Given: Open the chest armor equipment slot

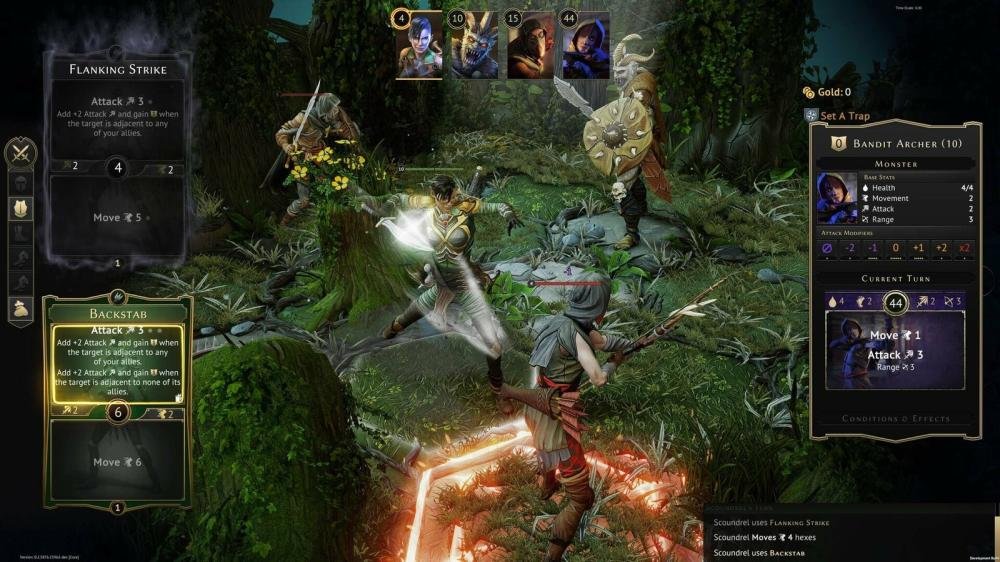Looking at the screenshot, I should click(x=20, y=208).
